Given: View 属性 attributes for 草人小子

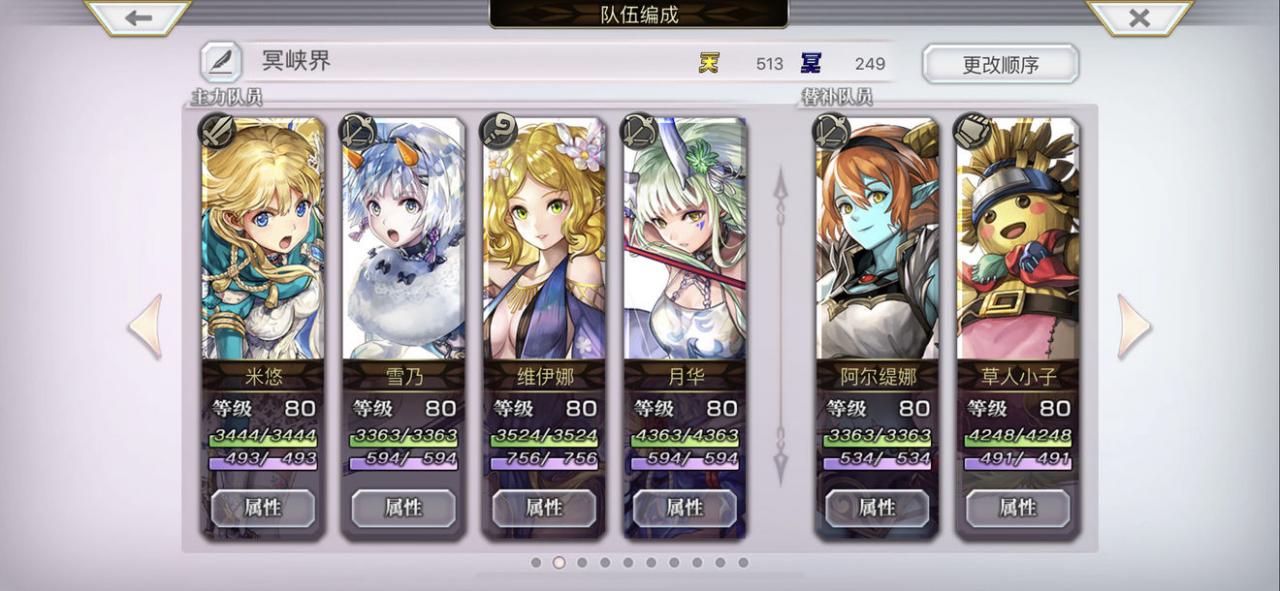Looking at the screenshot, I should (1017, 508).
